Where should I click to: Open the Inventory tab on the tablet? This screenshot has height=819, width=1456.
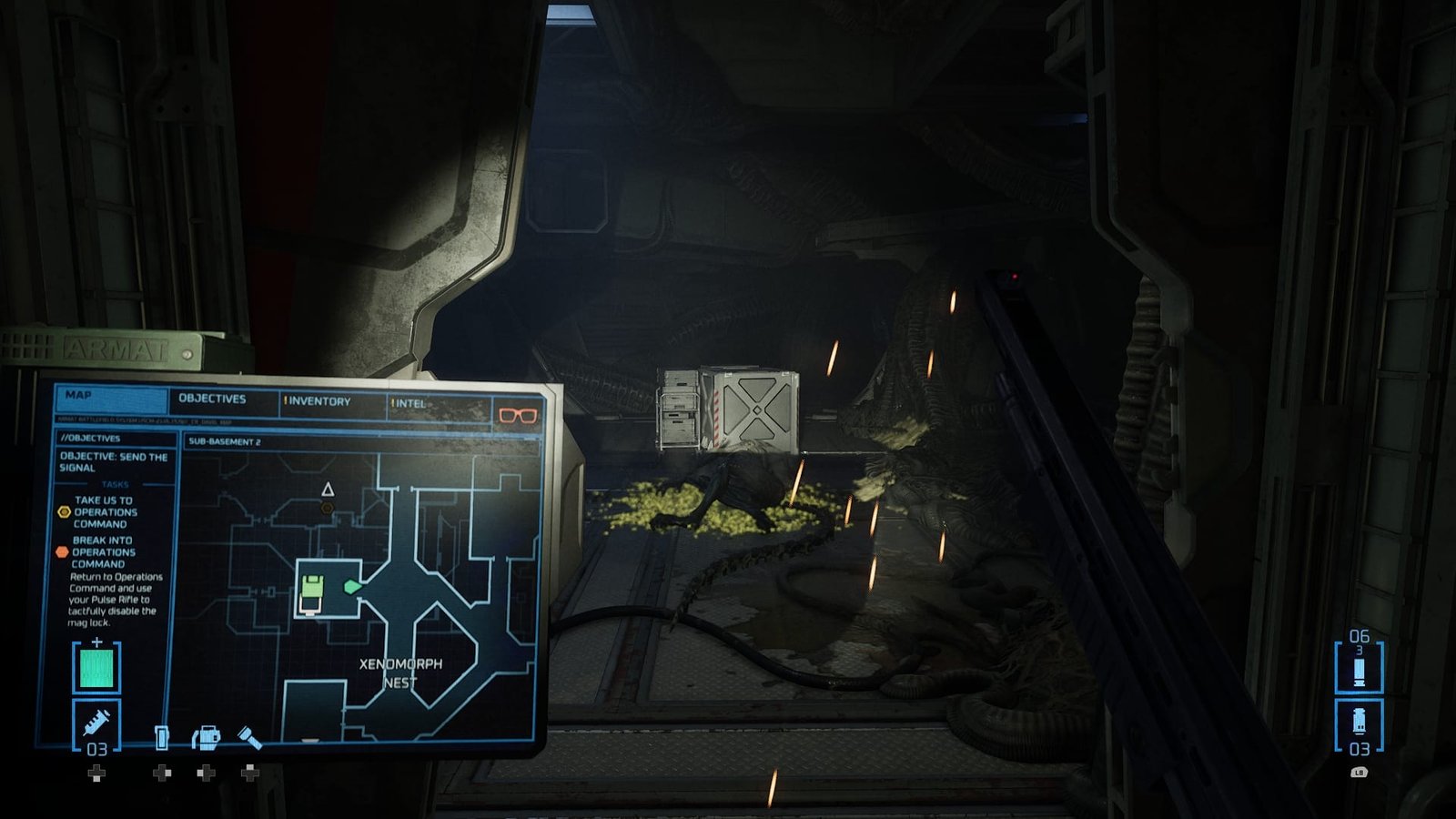coord(318,401)
